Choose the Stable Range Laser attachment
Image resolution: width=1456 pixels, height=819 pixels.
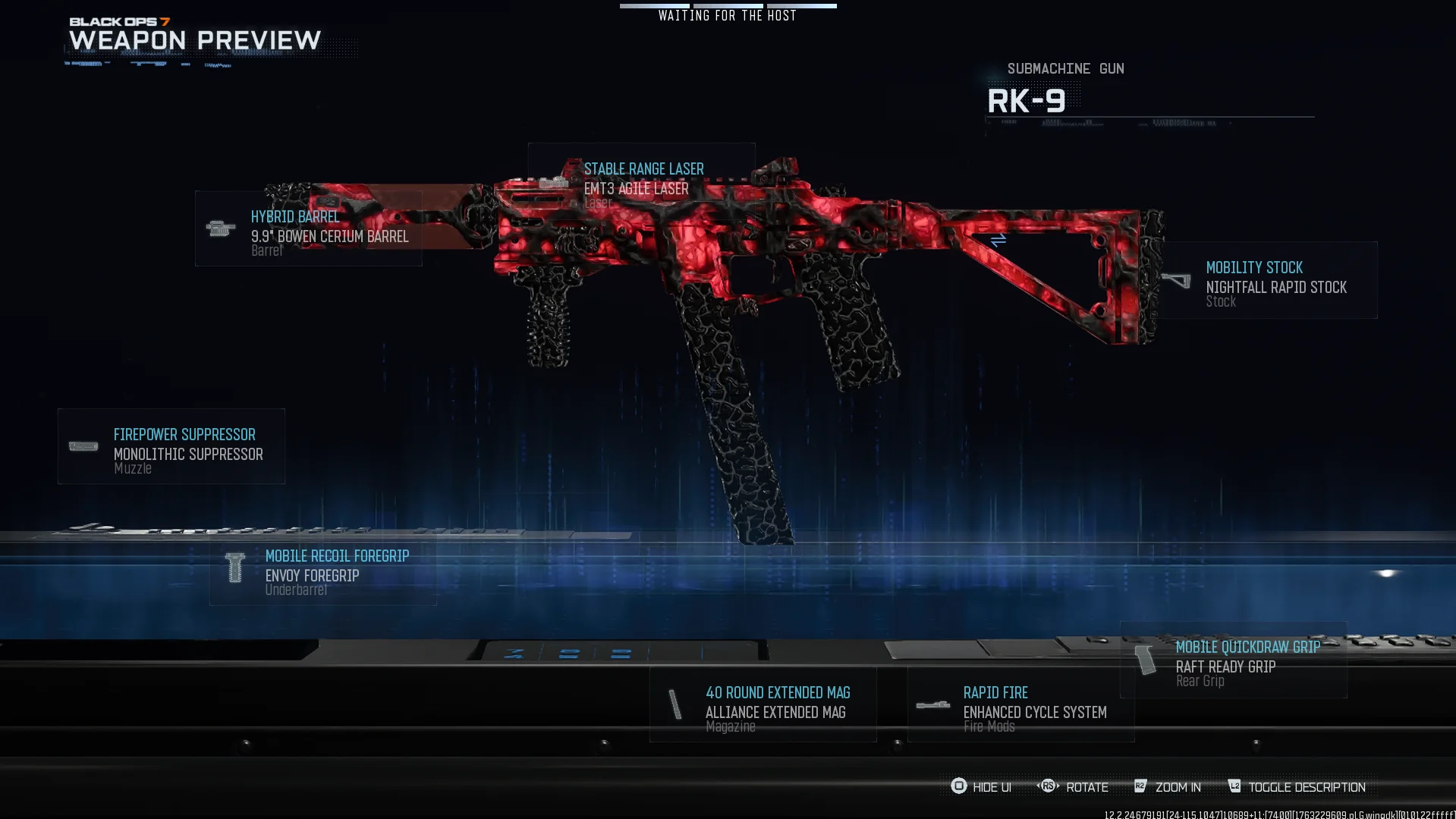[x=641, y=182]
